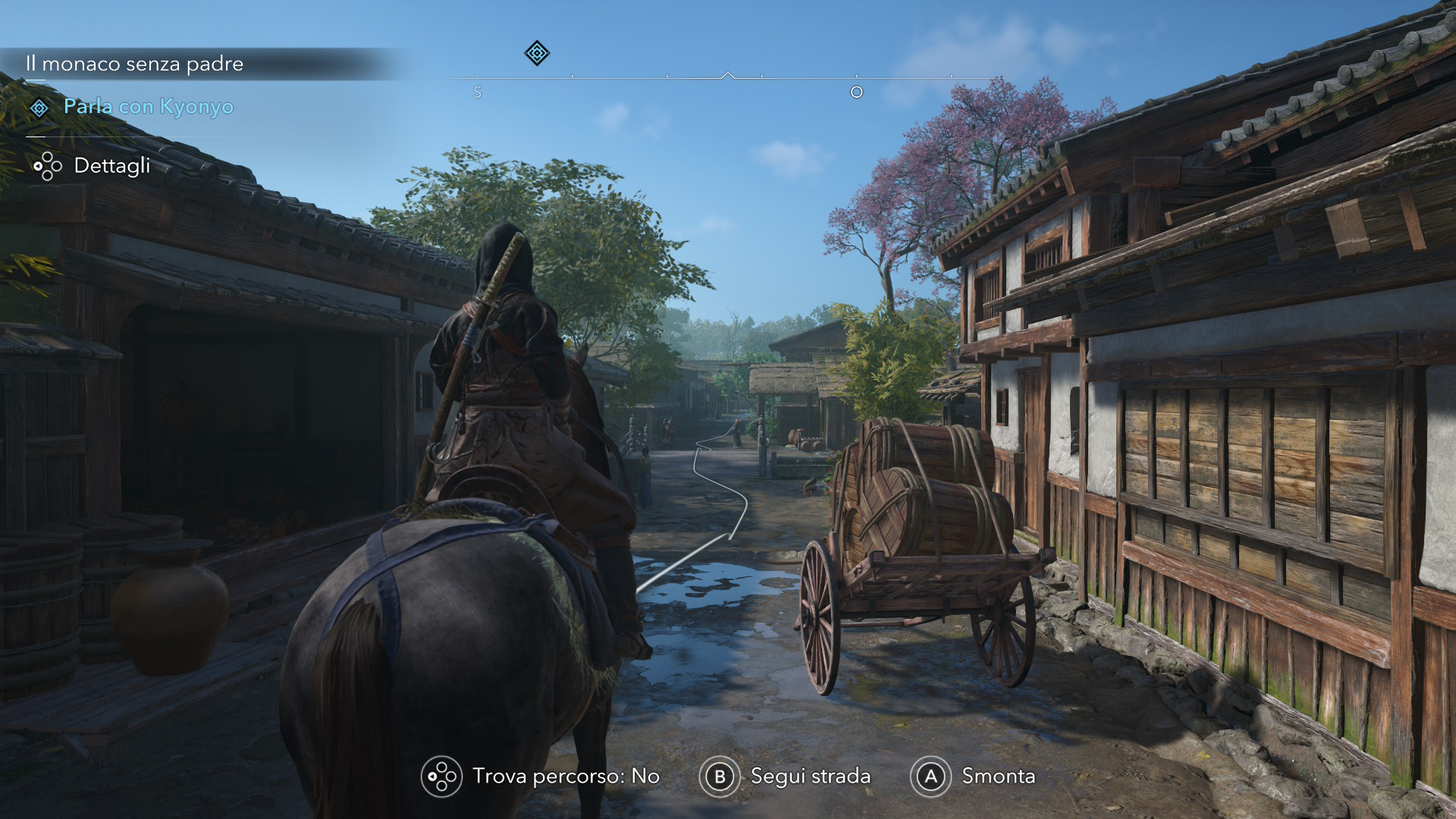This screenshot has width=1456, height=819.
Task: Click the circular white objective marker on compass
Action: coord(857,92)
